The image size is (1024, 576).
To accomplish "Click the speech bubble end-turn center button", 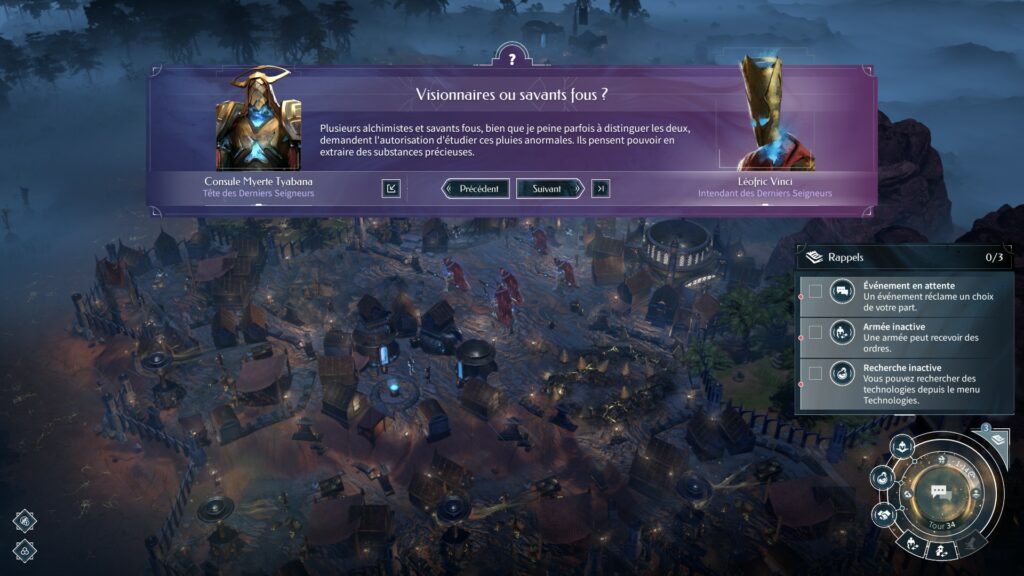I will click(x=938, y=491).
